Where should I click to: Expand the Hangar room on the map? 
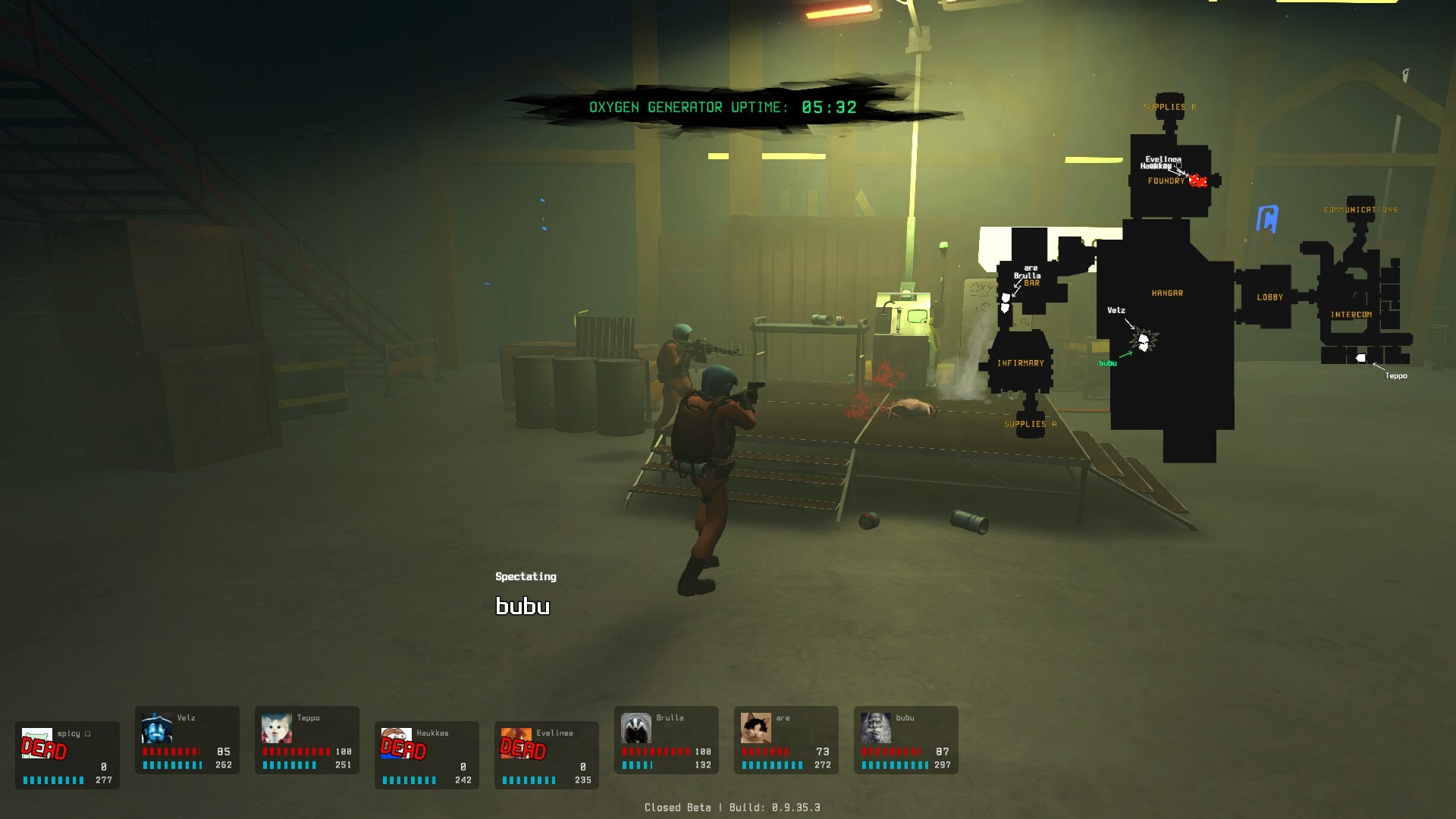pos(1169,293)
